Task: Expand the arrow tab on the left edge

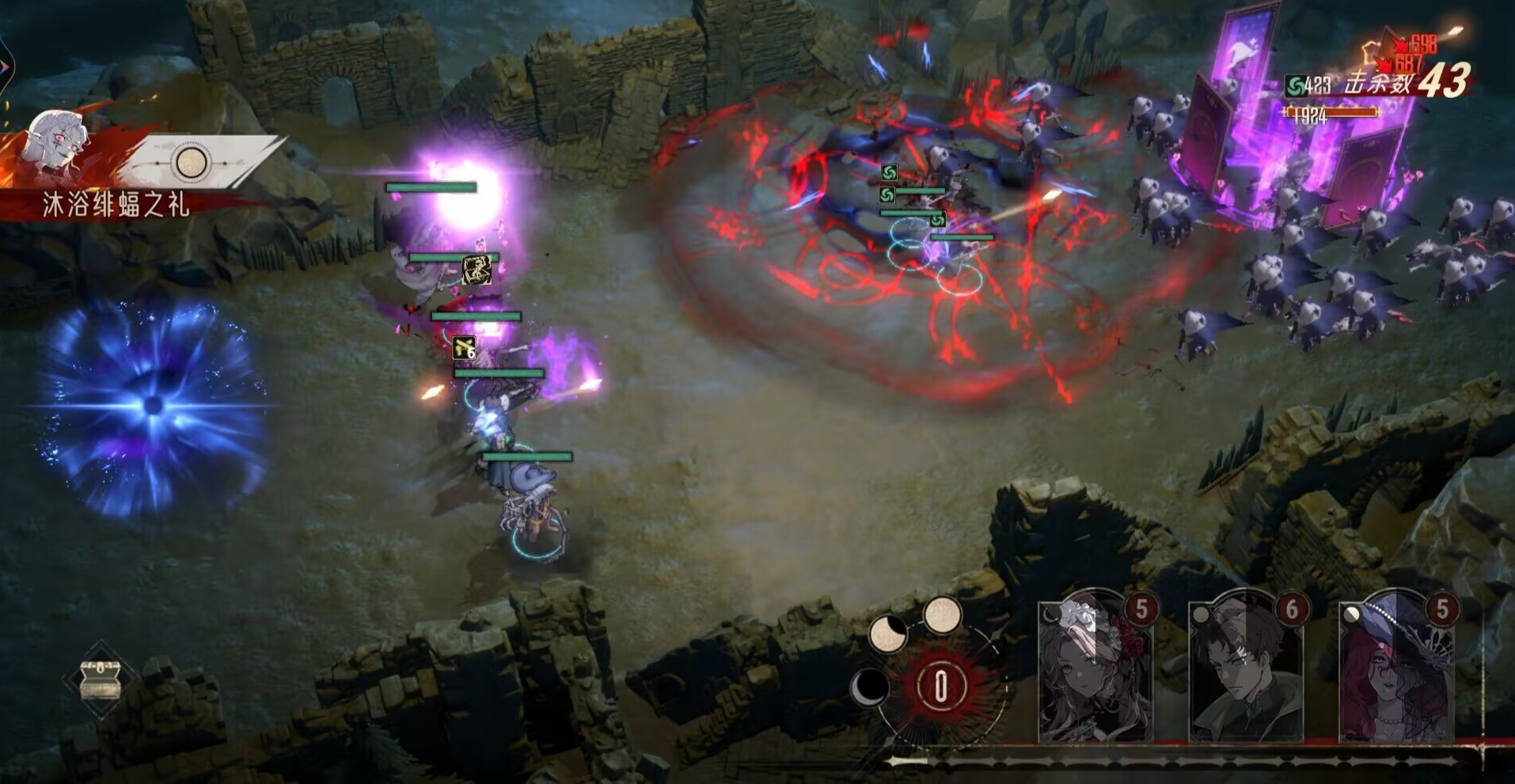Action: coord(4,67)
